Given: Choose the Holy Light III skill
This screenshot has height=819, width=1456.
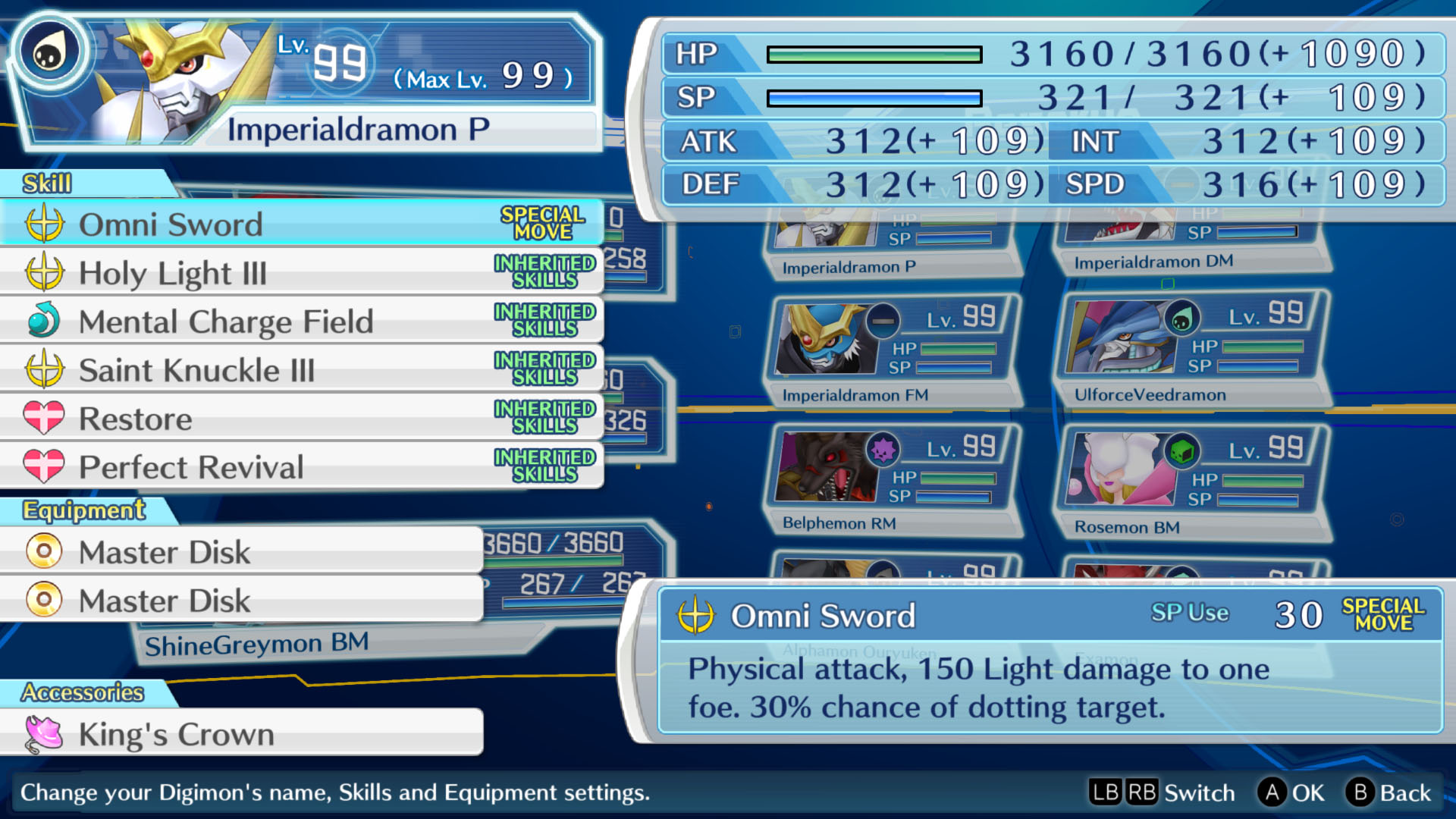Looking at the screenshot, I should coord(302,272).
